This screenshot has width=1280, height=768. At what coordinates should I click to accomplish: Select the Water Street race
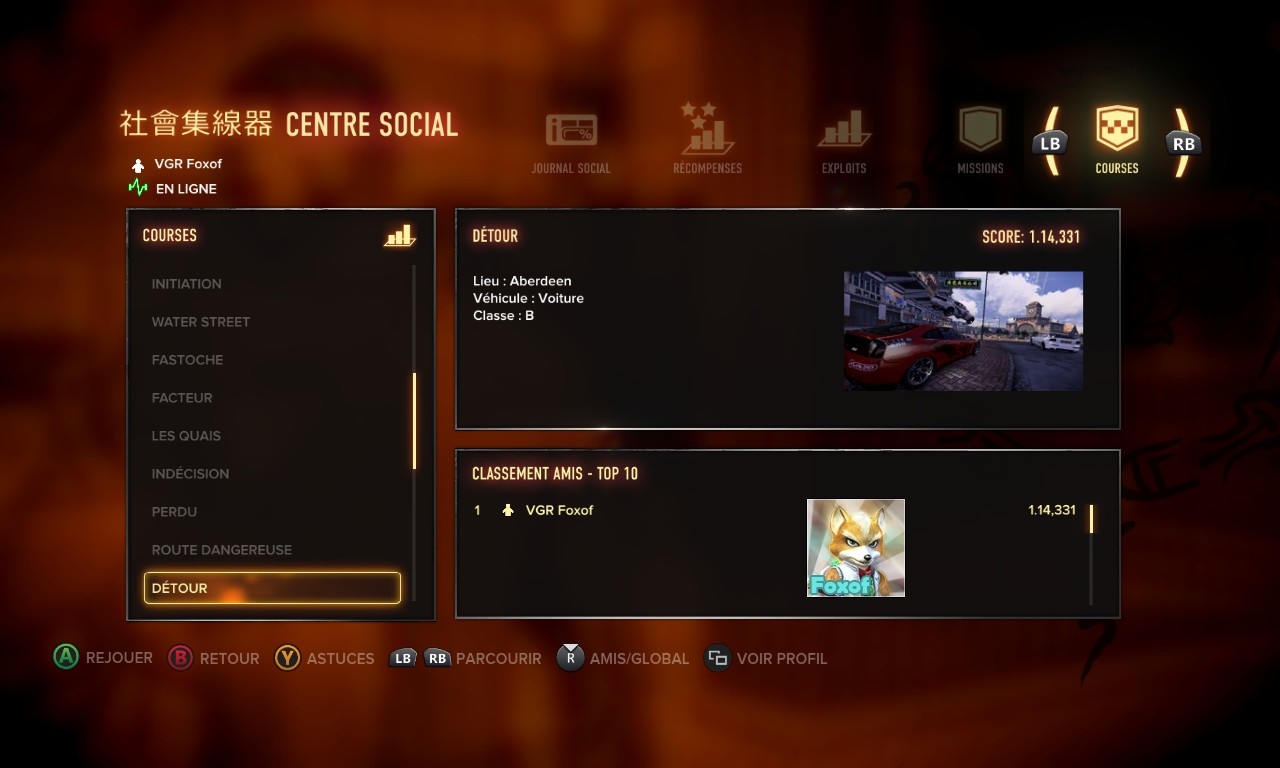[x=201, y=322]
